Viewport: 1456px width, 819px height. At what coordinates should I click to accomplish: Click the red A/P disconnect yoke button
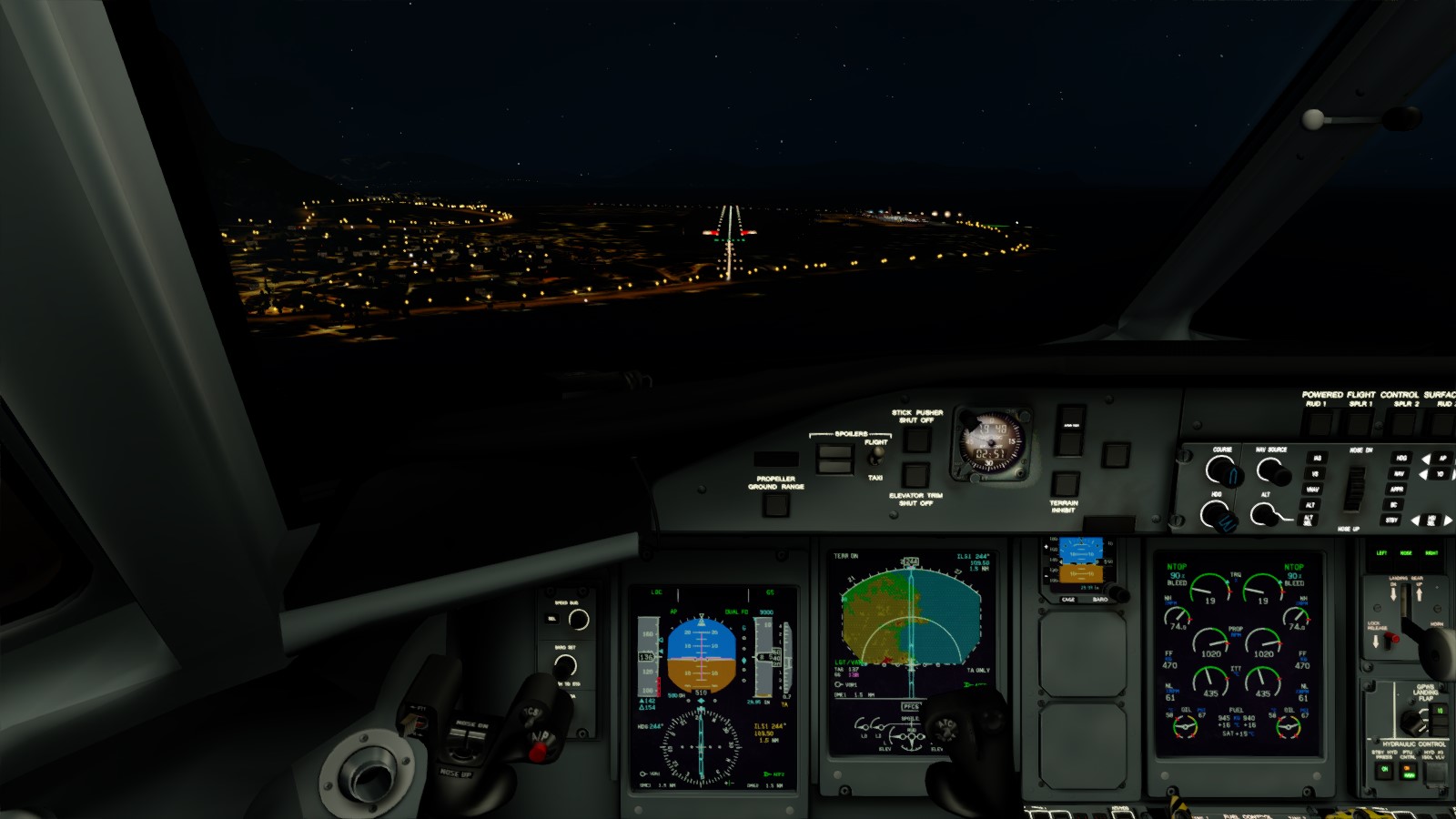[539, 751]
